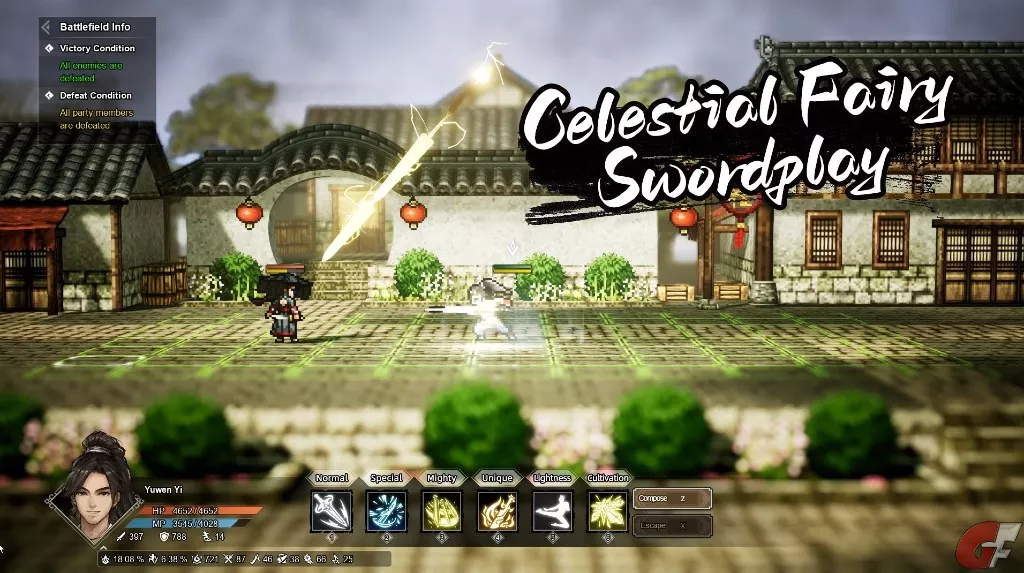
Task: Use the Normal sword attack skill
Action: pyautogui.click(x=331, y=510)
